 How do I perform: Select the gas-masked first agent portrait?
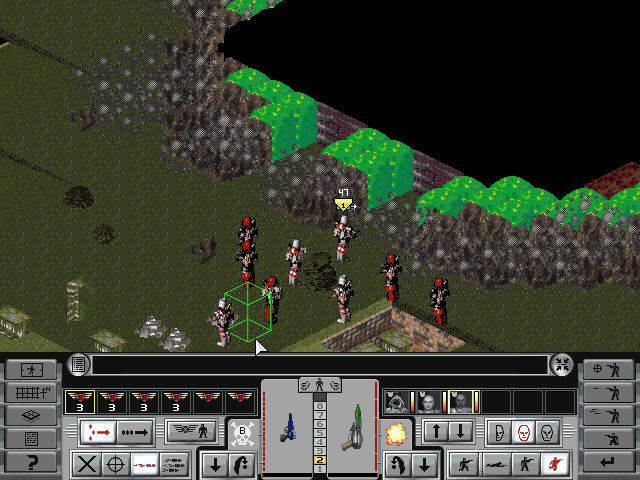click(x=397, y=402)
